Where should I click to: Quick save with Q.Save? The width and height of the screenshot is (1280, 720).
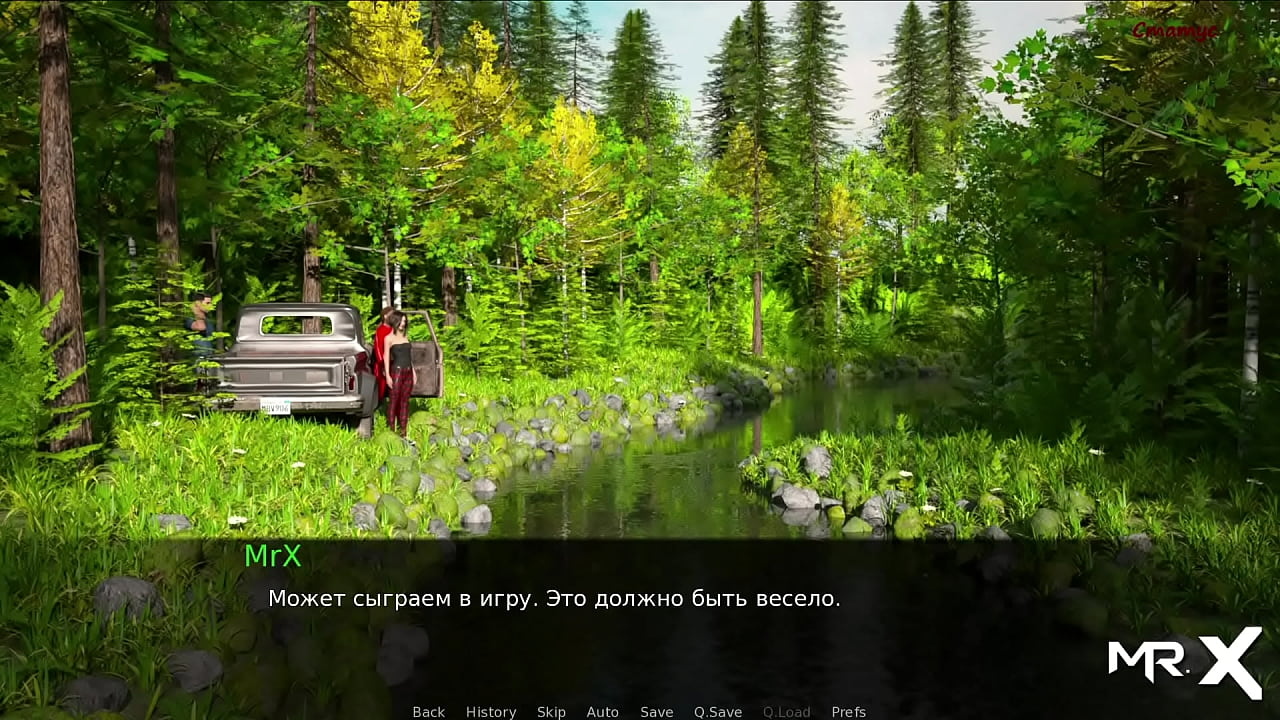718,712
